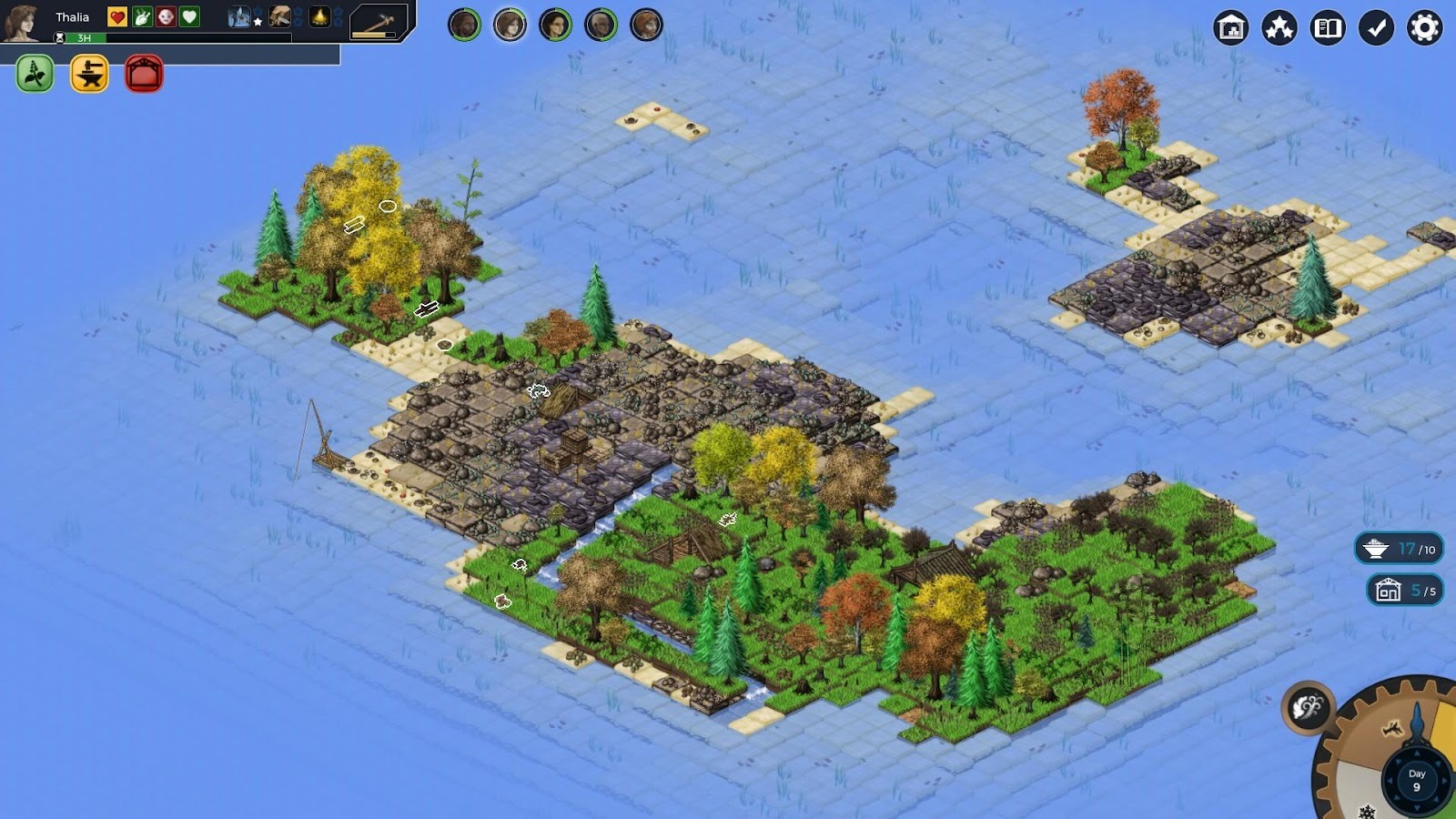Image resolution: width=1456 pixels, height=819 pixels.
Task: Open the red shelter building menu
Action: (144, 74)
